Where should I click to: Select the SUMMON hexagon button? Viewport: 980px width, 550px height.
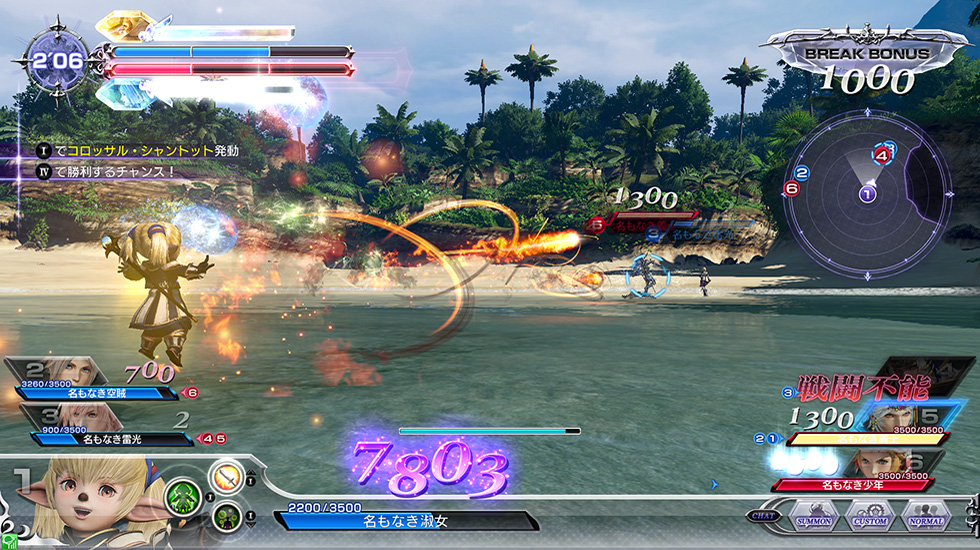coord(813,519)
